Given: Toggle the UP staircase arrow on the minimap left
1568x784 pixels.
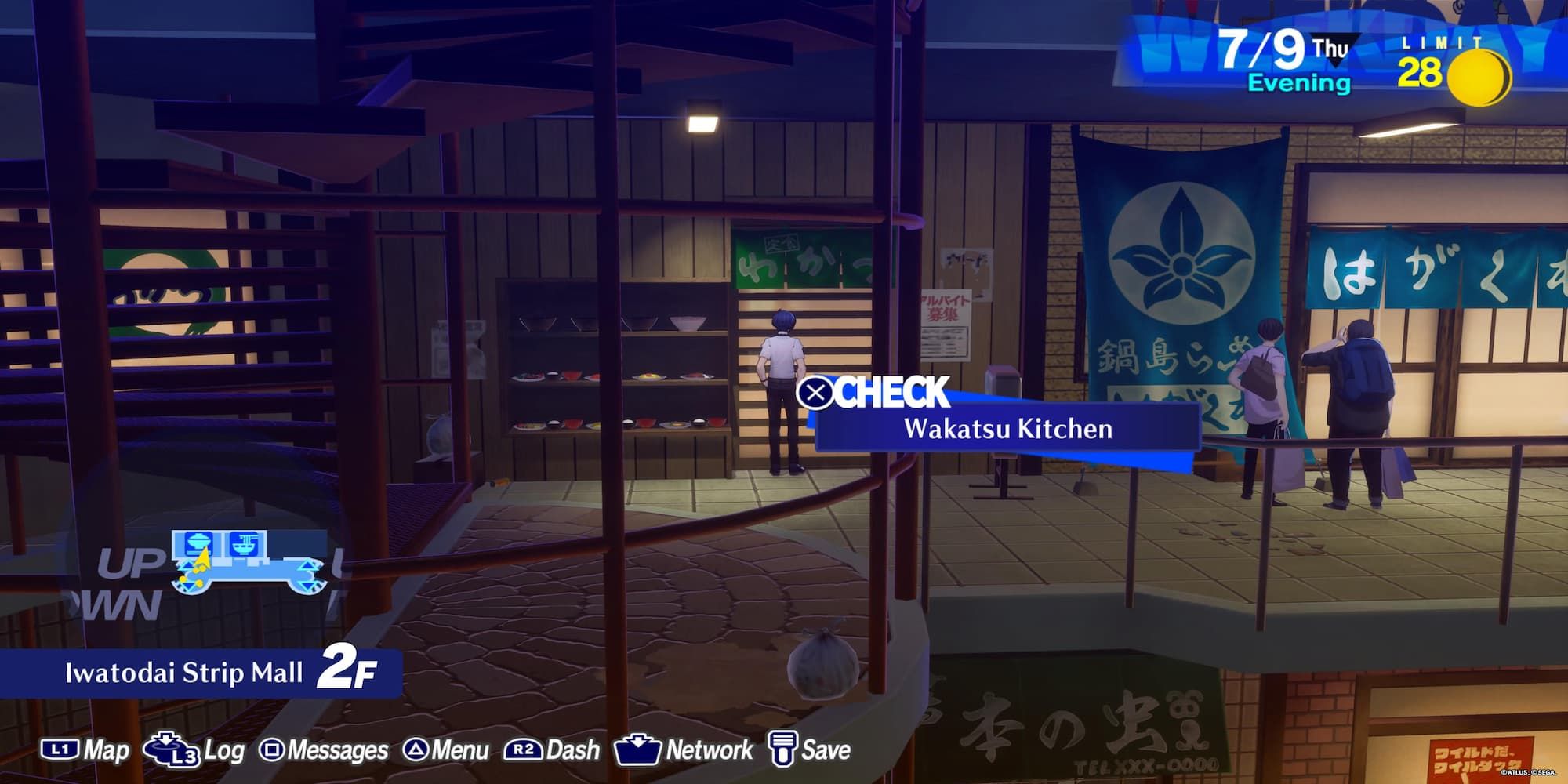Looking at the screenshot, I should click(x=187, y=566).
